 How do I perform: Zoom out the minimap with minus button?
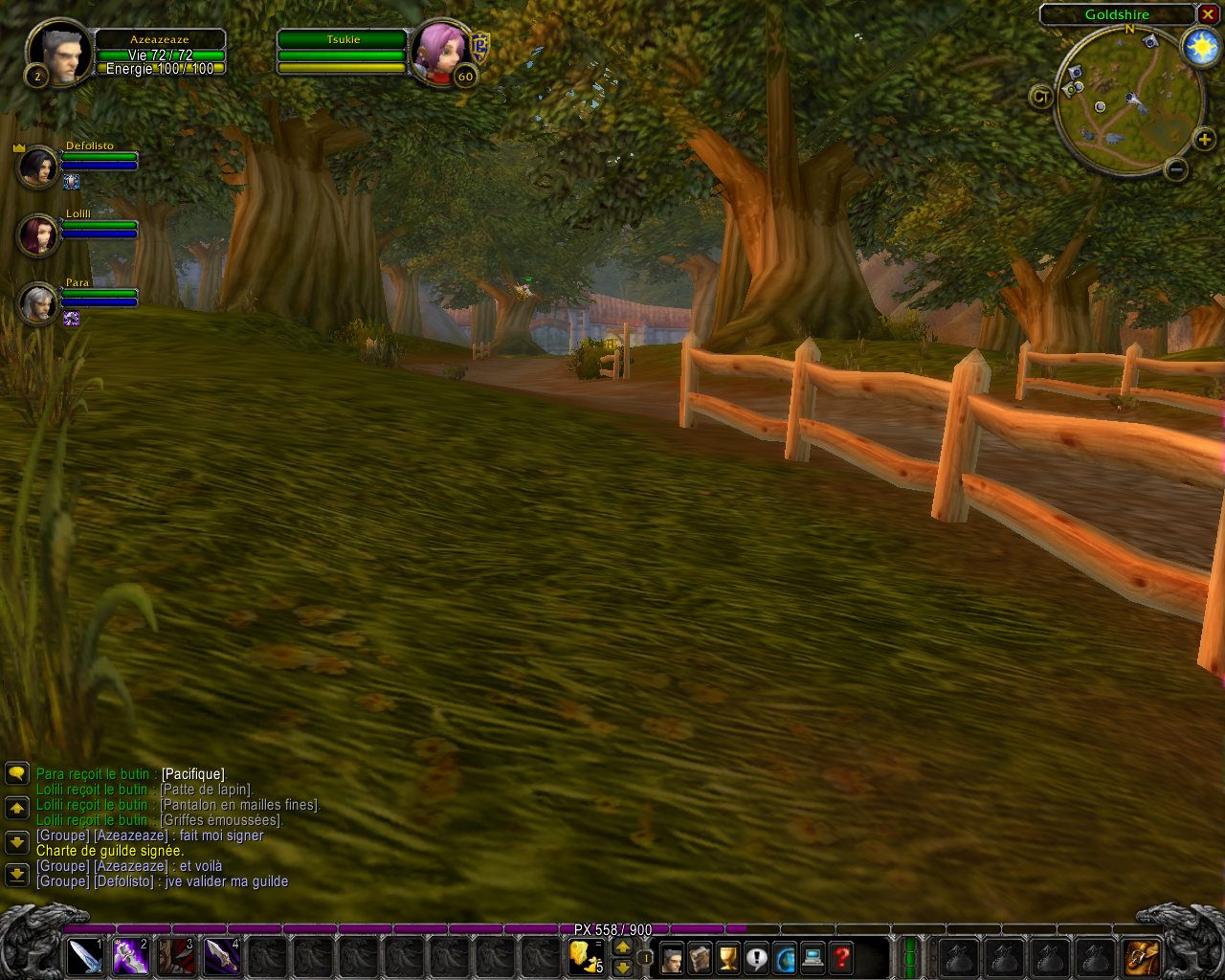pyautogui.click(x=1177, y=170)
